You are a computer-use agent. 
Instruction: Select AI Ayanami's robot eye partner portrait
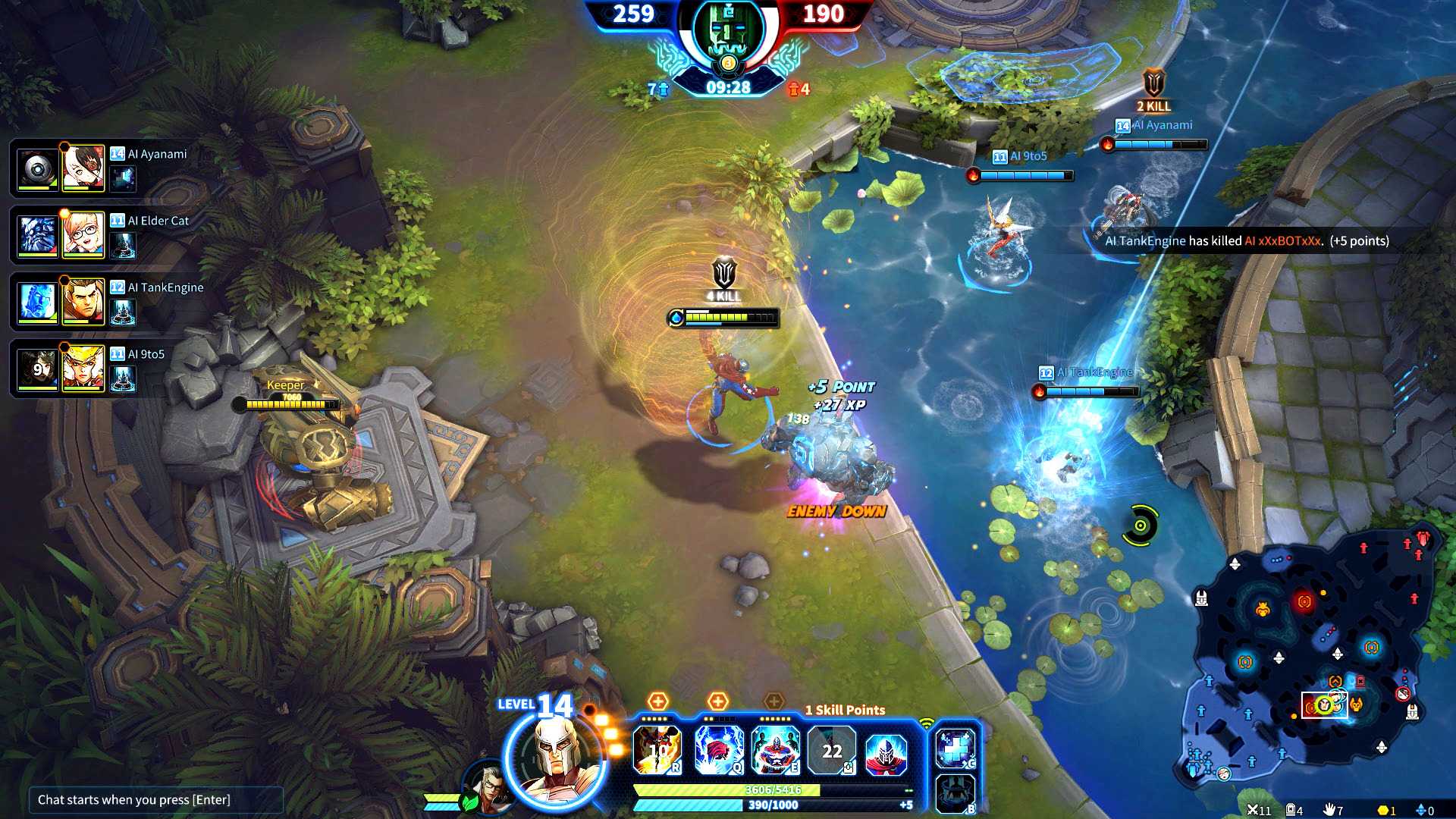38,168
